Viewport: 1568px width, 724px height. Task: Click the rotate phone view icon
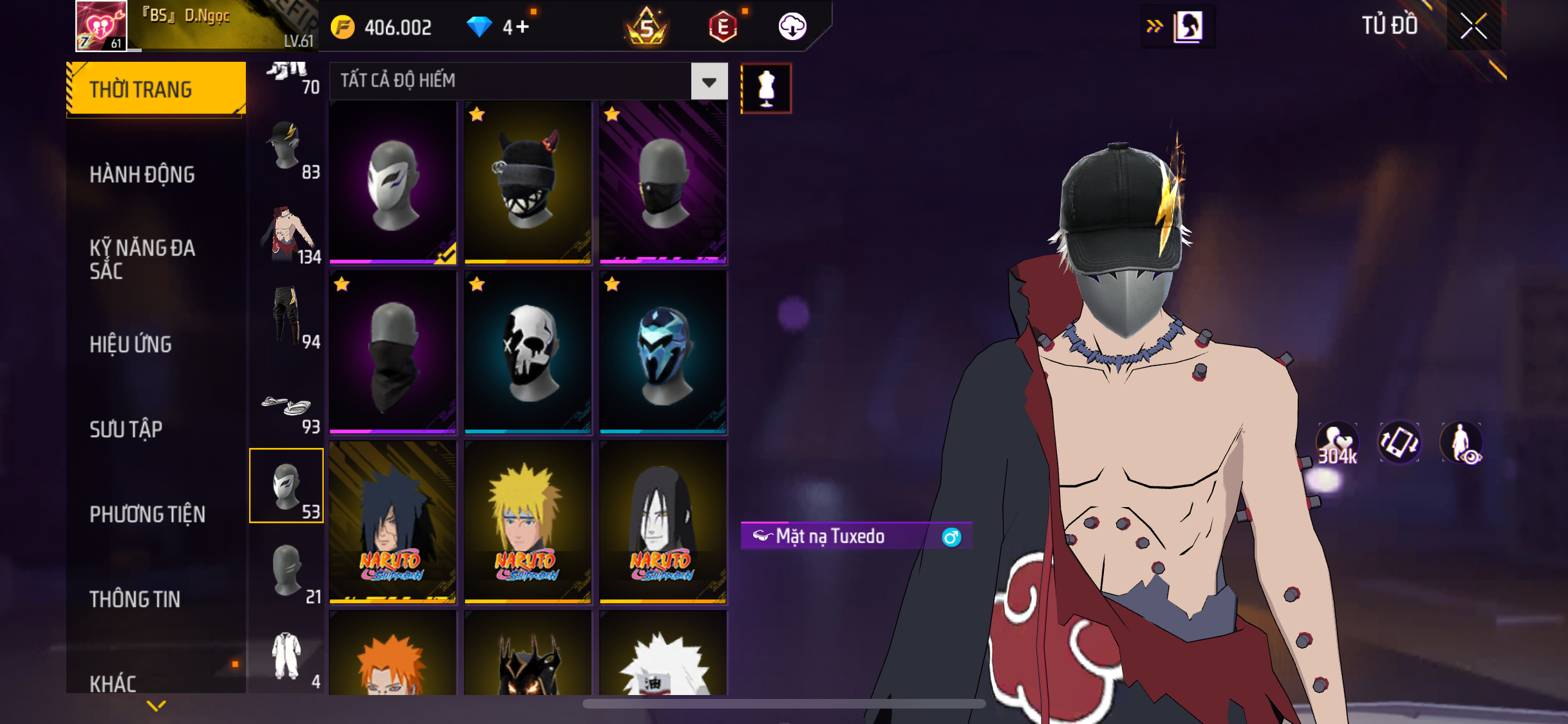point(1399,443)
